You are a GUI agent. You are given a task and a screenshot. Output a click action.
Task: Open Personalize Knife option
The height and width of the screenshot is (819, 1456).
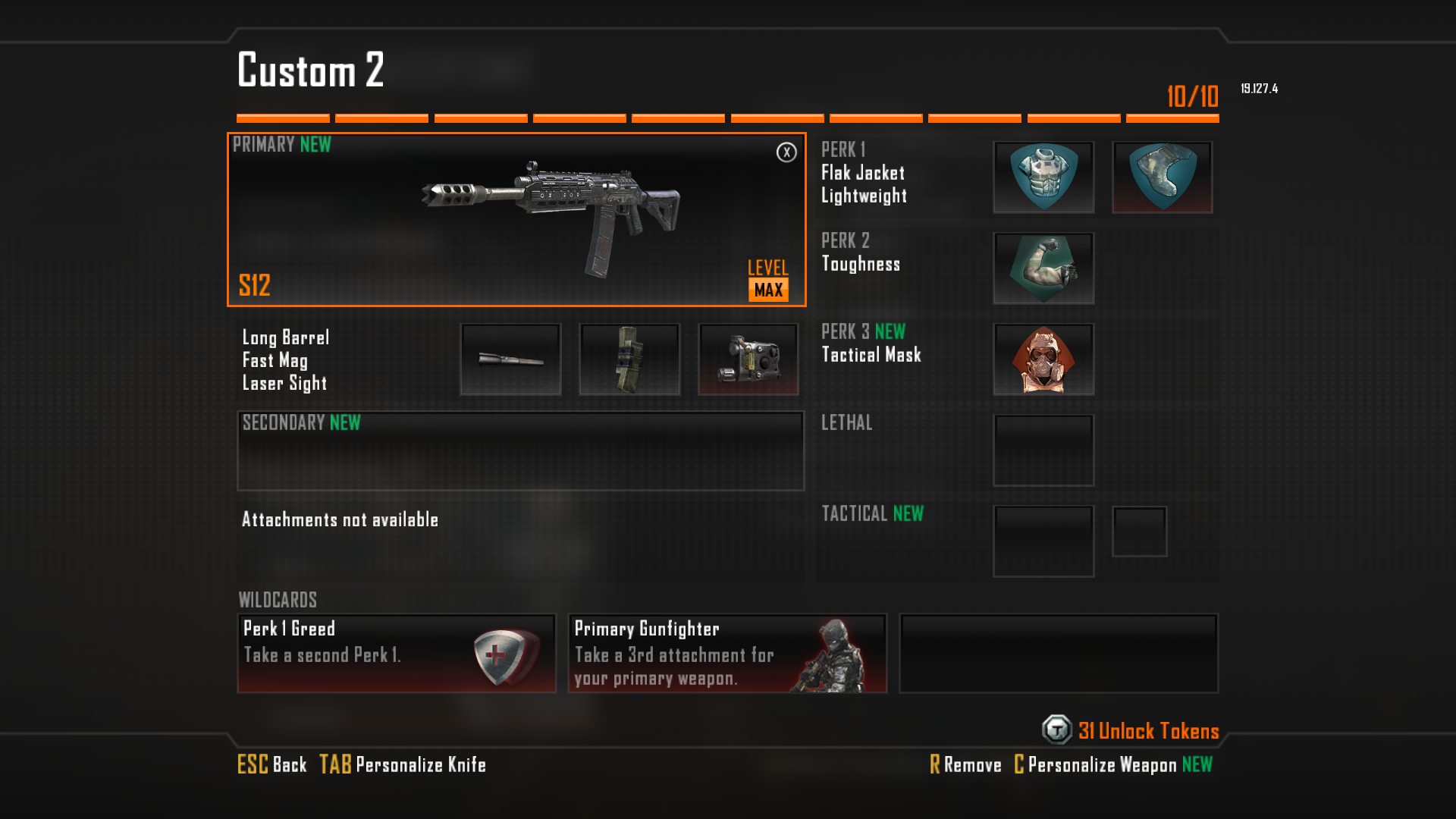(403, 764)
